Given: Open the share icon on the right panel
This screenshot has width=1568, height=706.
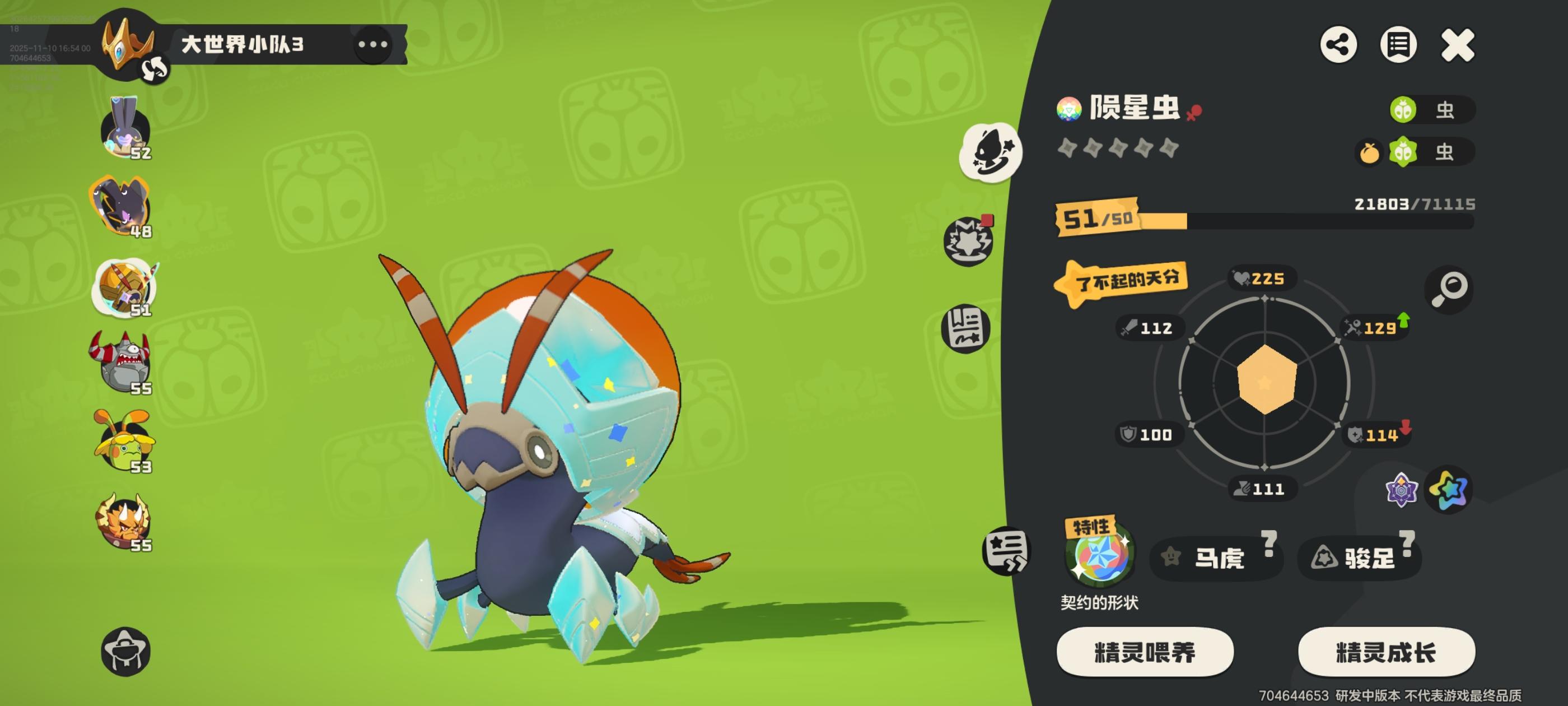Looking at the screenshot, I should (x=1338, y=44).
